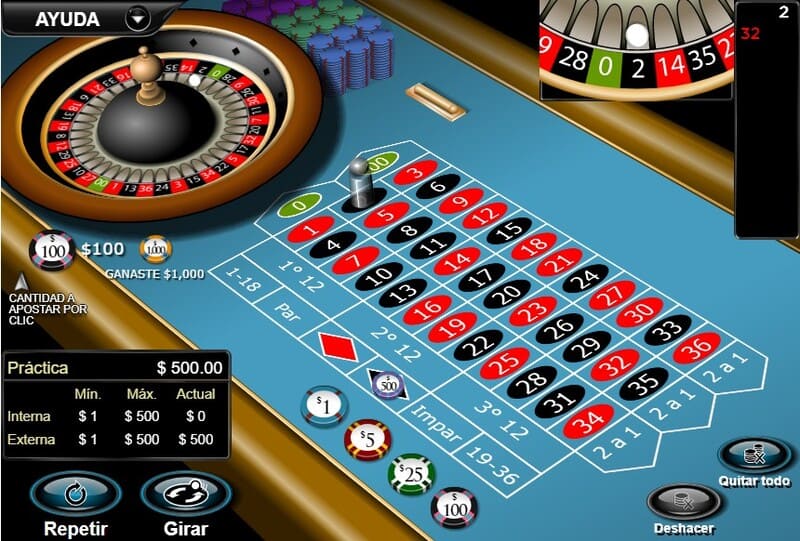This screenshot has height=541, width=800.
Task: Clear all bets with Quitar todo
Action: point(754,457)
